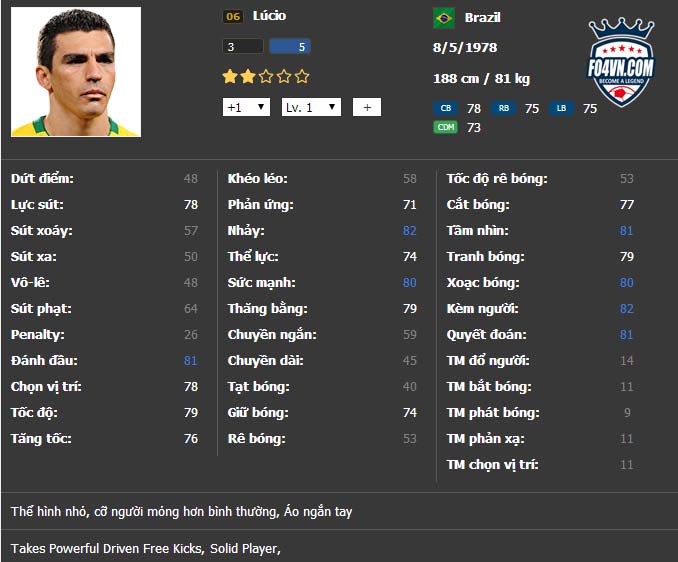This screenshot has width=678, height=562.
Task: Open the +1 upgrade grade dropdown
Action: tap(246, 107)
